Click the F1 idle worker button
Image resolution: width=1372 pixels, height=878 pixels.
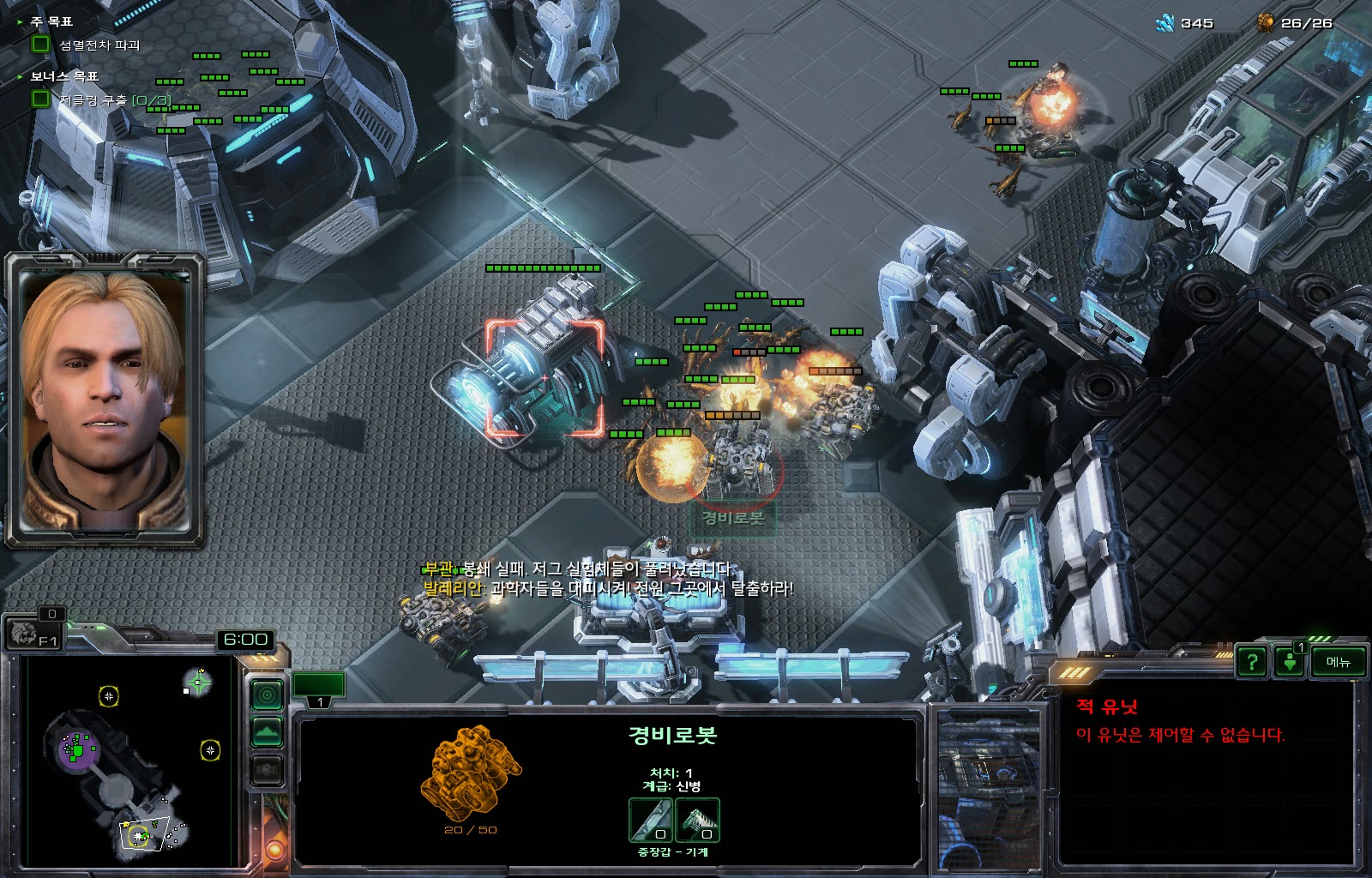point(33,634)
